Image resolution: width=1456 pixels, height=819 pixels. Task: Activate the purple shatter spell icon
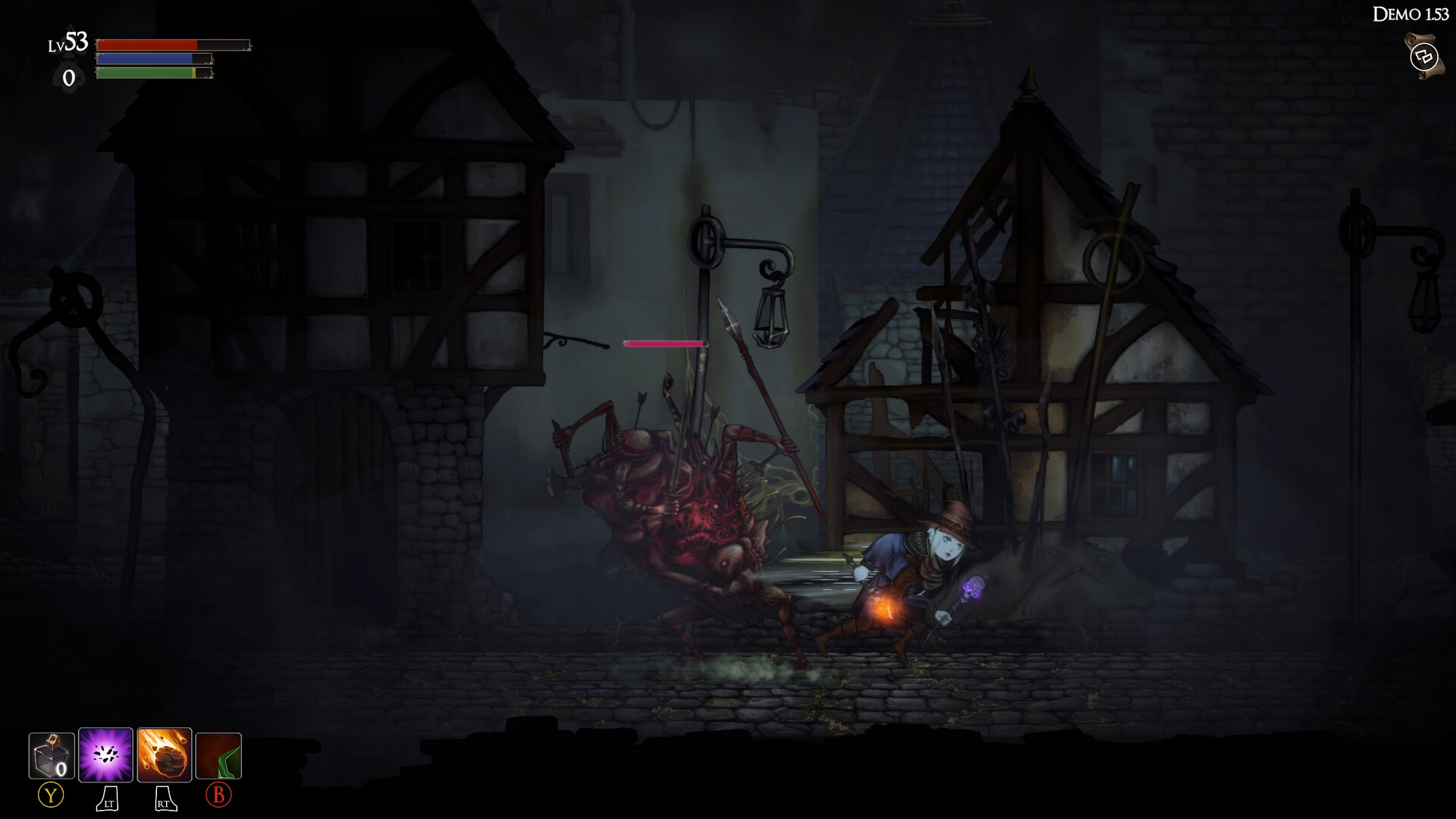pos(107,755)
